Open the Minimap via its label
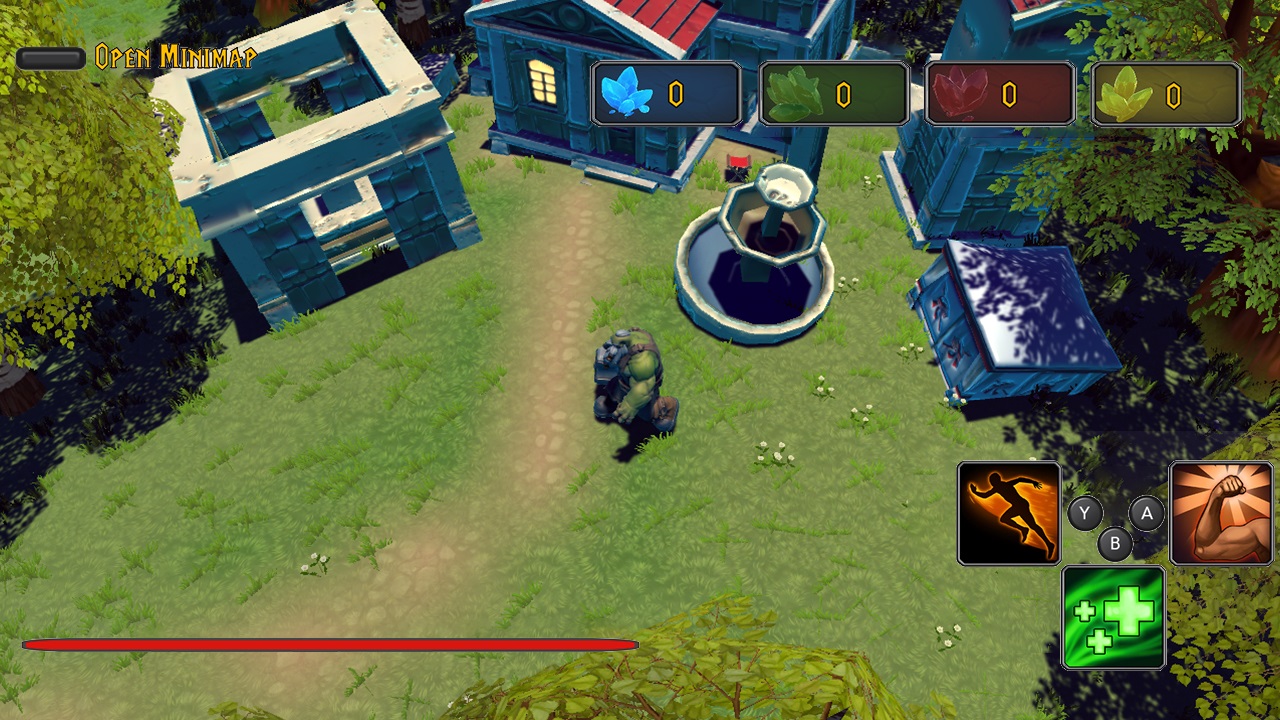Screen dimensions: 1280x720 tap(175, 57)
